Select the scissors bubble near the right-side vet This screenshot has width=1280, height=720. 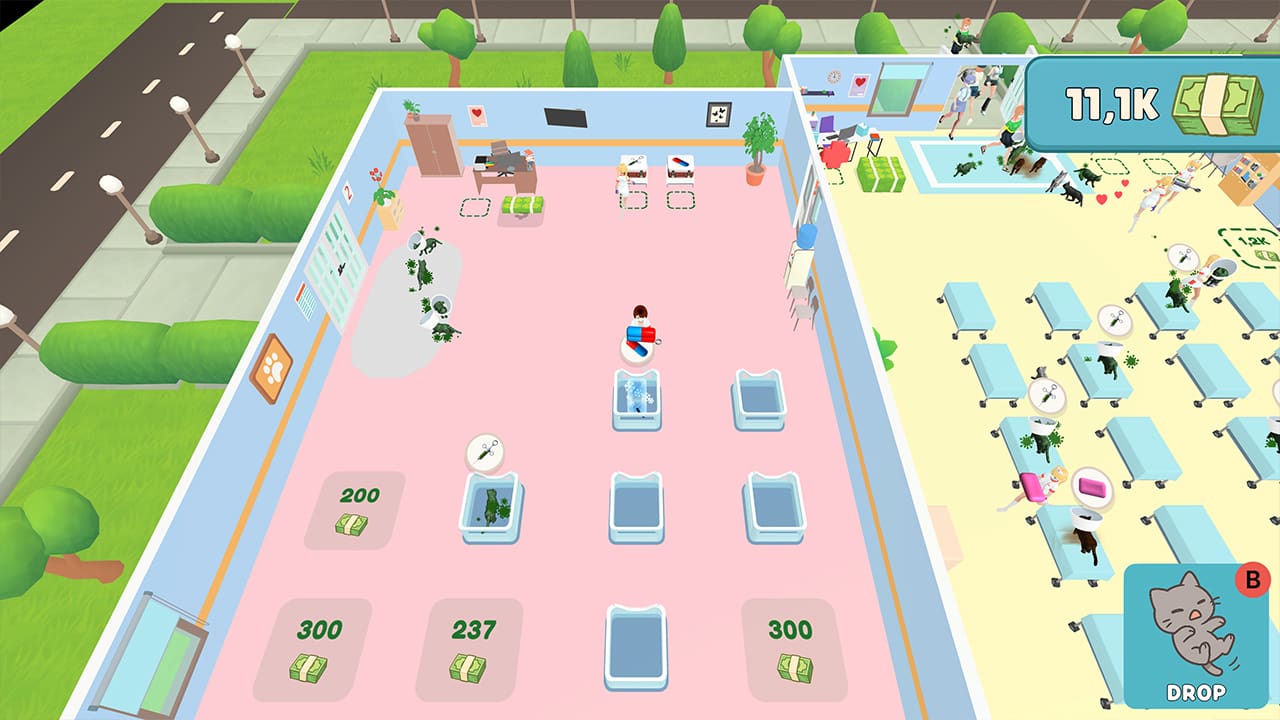pyautogui.click(x=1184, y=256)
